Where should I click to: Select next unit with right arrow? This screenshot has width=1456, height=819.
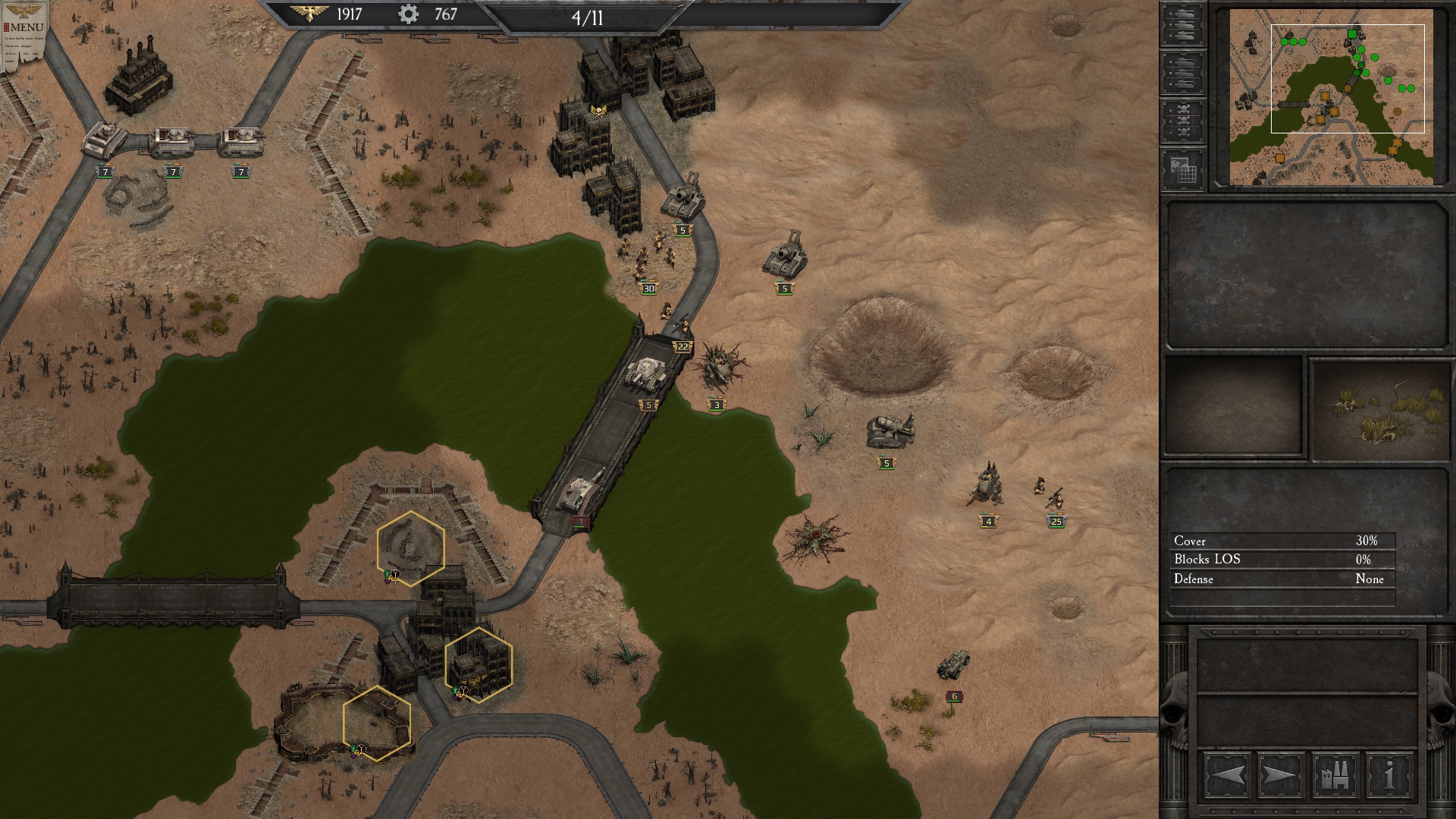click(1280, 776)
